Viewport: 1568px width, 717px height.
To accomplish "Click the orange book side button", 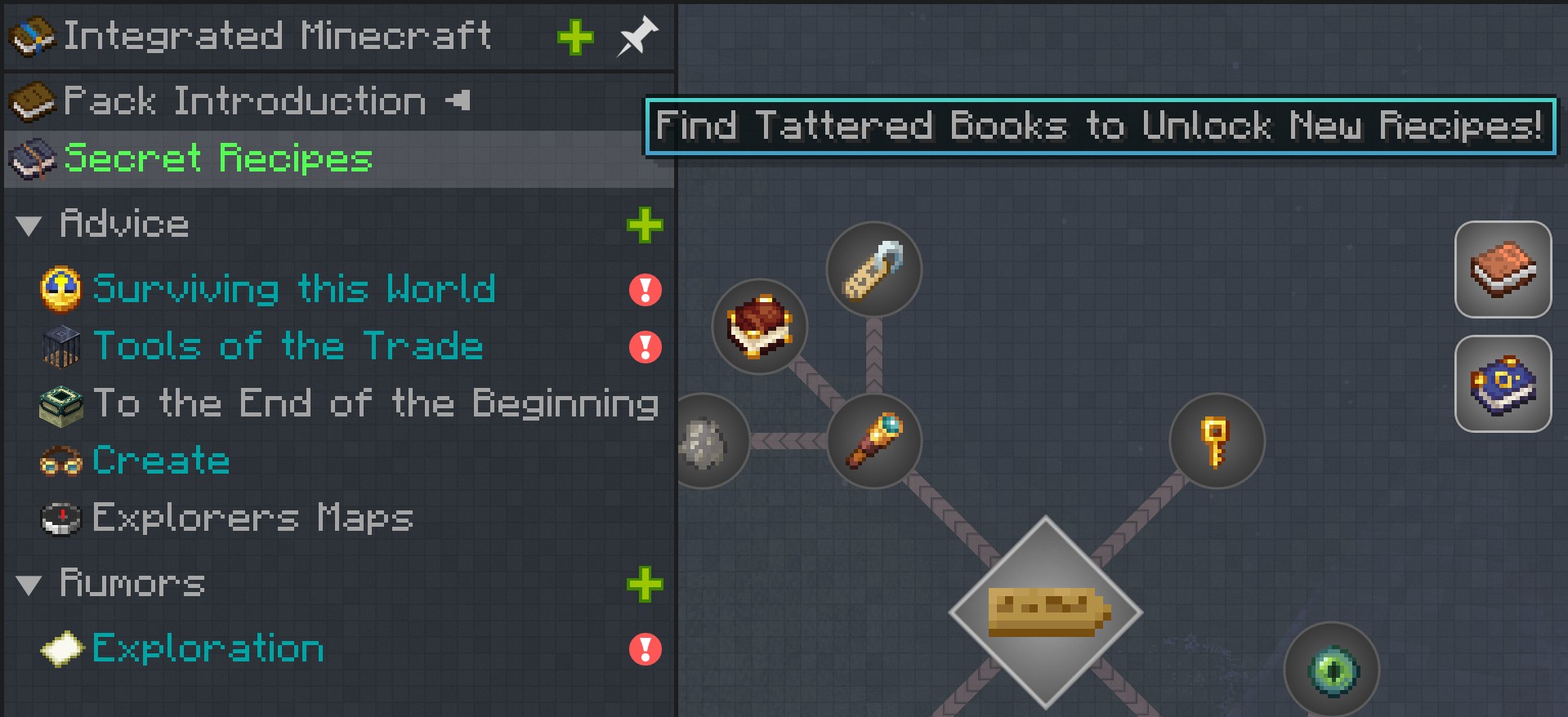I will [x=1503, y=269].
